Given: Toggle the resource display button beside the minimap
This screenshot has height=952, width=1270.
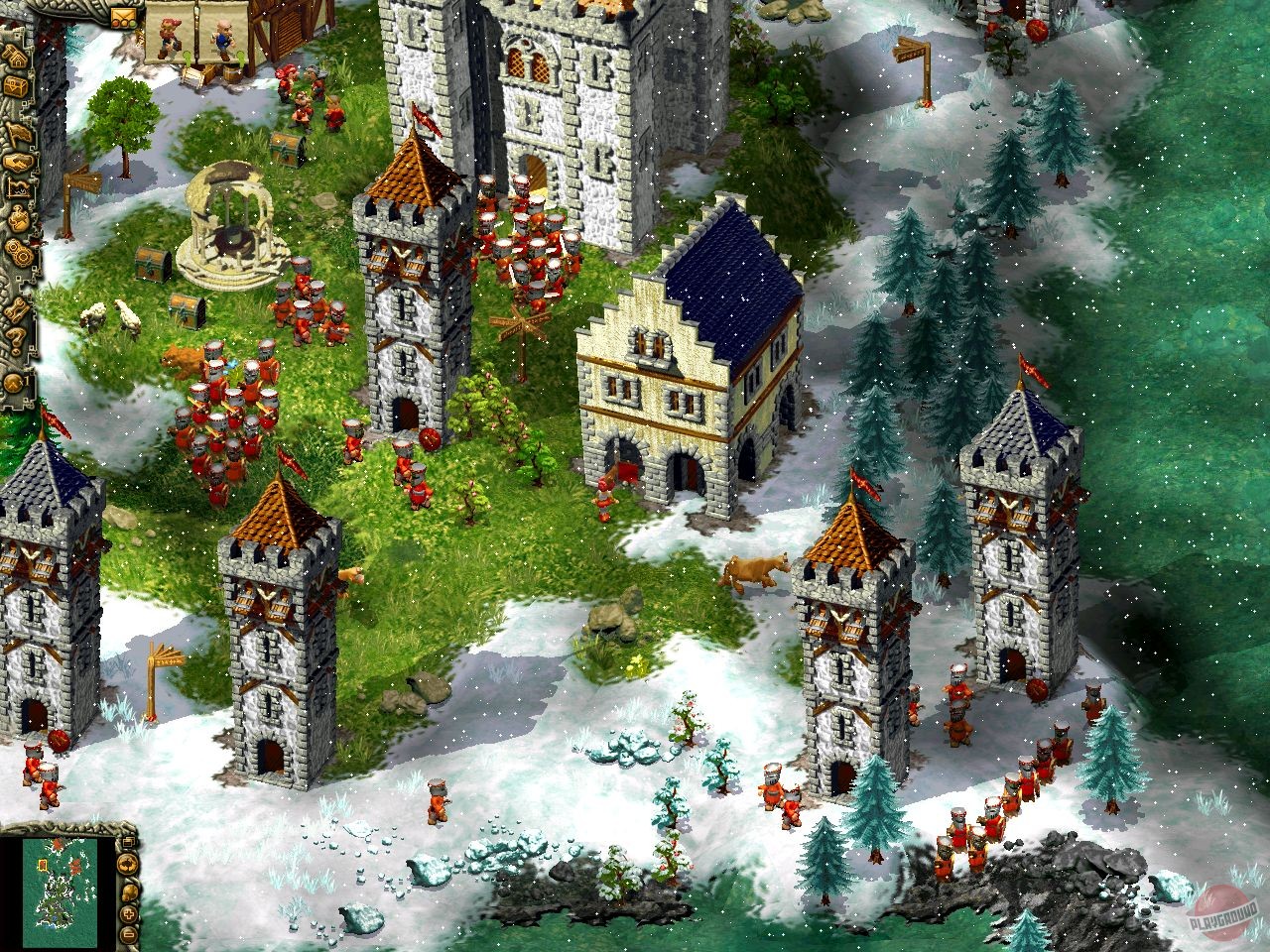Looking at the screenshot, I should click(x=129, y=892).
